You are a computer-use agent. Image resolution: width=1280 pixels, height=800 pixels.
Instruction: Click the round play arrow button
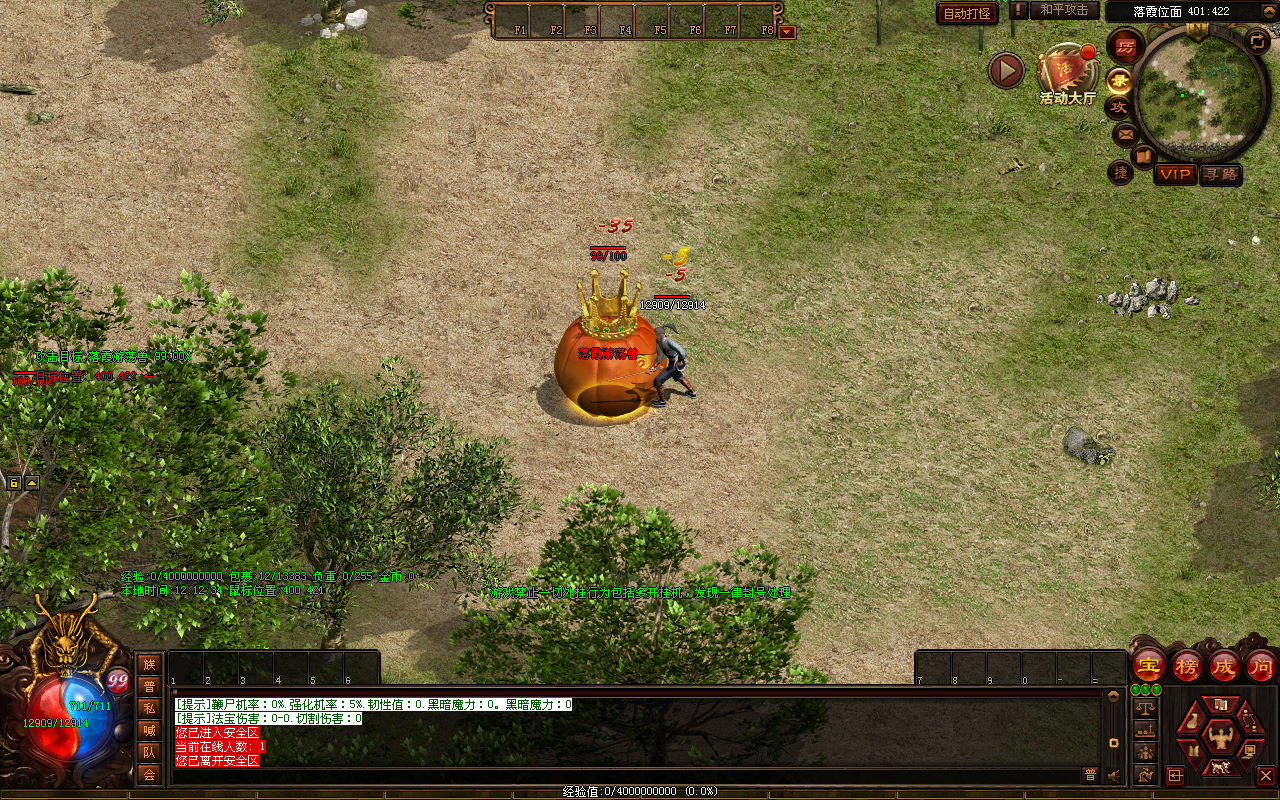[1006, 70]
